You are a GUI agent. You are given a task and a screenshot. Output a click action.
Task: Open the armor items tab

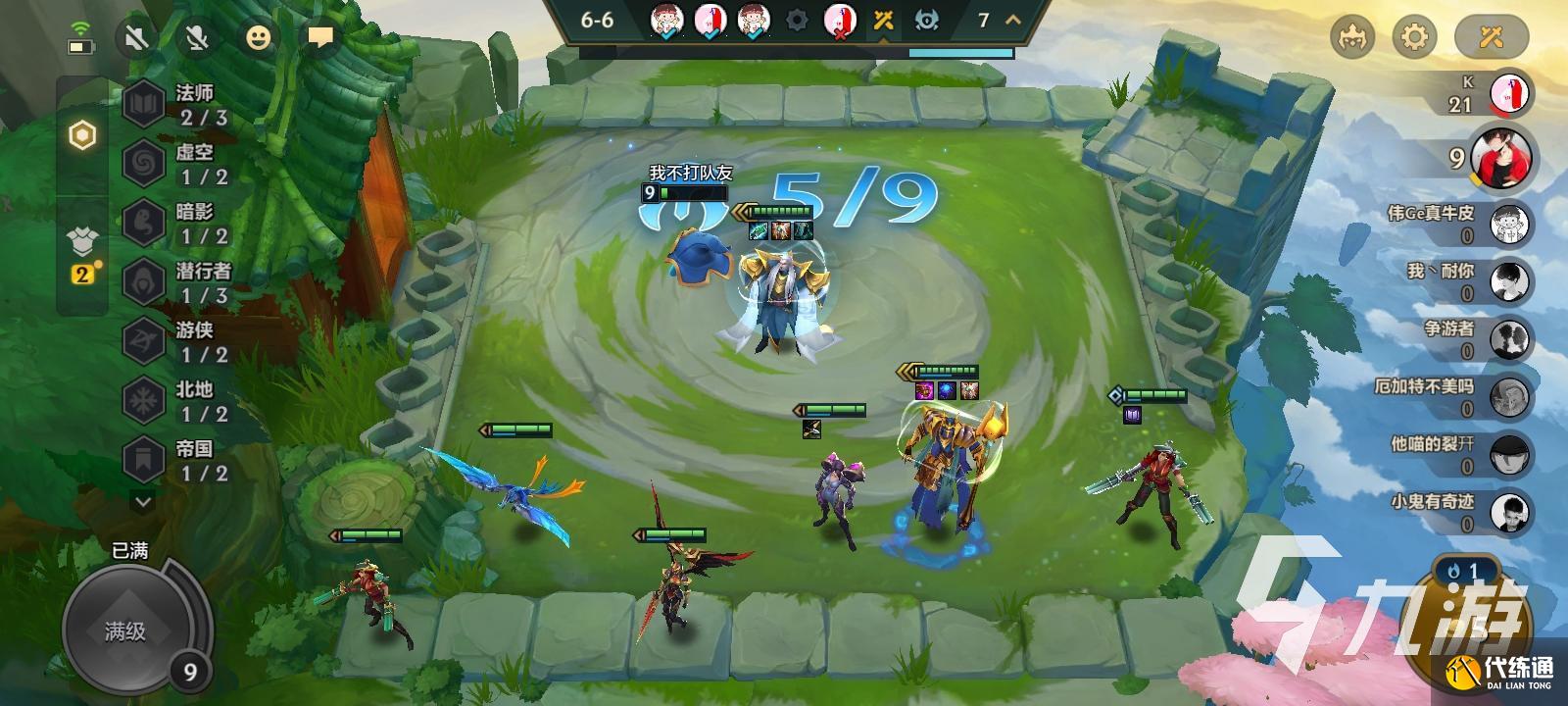(x=82, y=240)
